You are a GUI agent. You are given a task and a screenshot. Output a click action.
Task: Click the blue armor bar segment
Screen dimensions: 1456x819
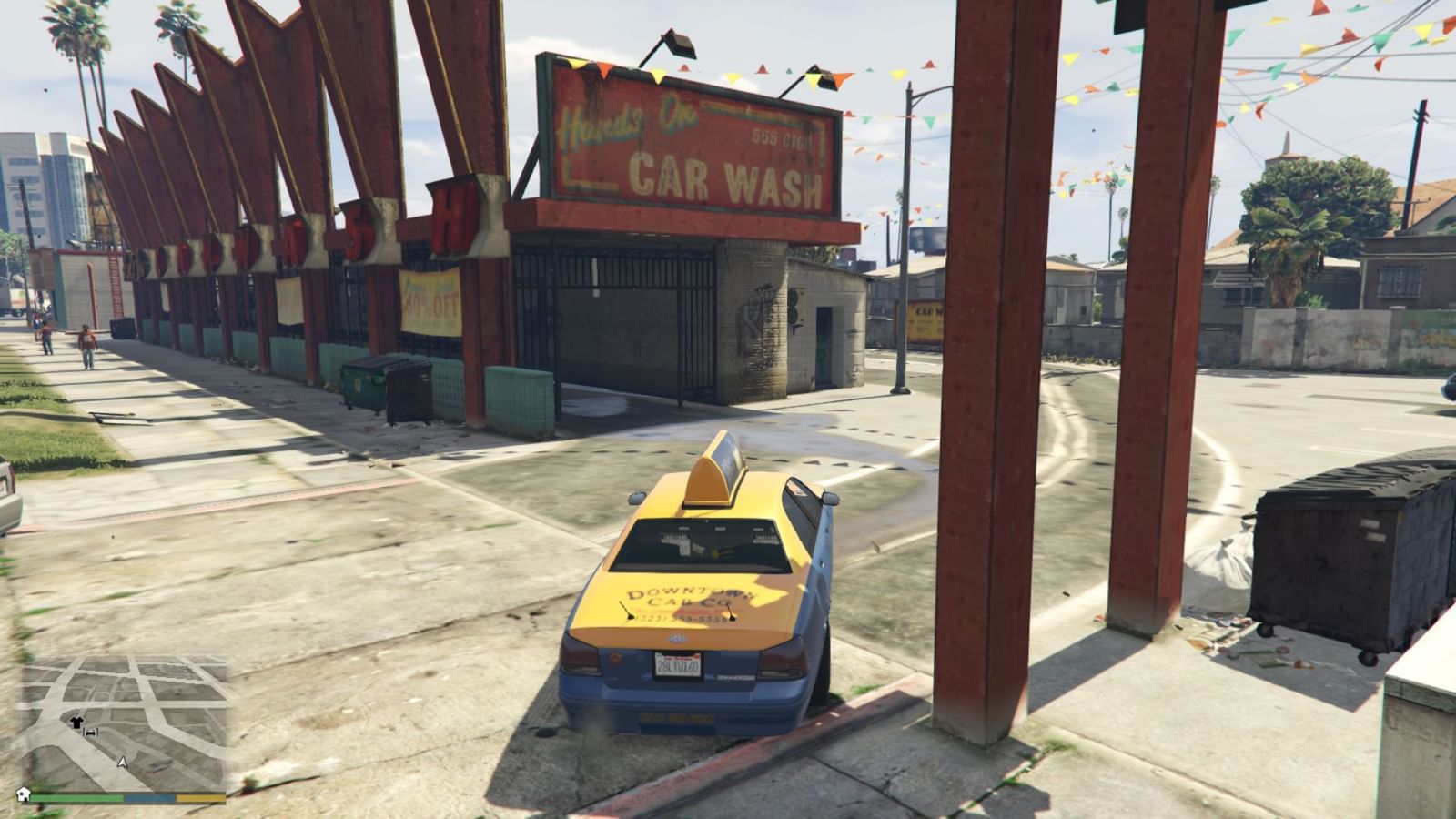[149, 797]
